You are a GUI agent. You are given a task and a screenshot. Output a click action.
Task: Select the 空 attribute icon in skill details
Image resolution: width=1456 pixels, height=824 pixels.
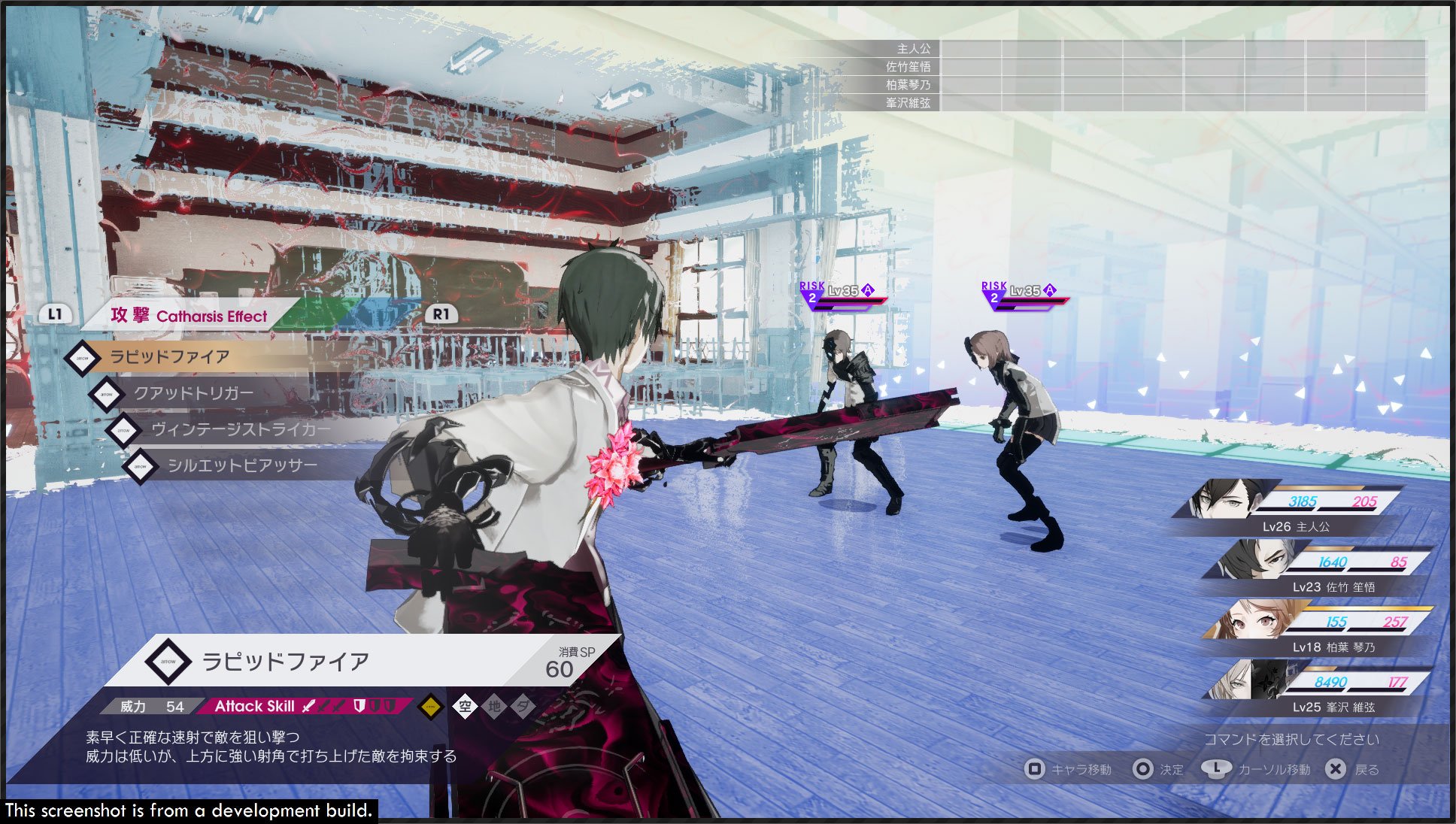465,707
